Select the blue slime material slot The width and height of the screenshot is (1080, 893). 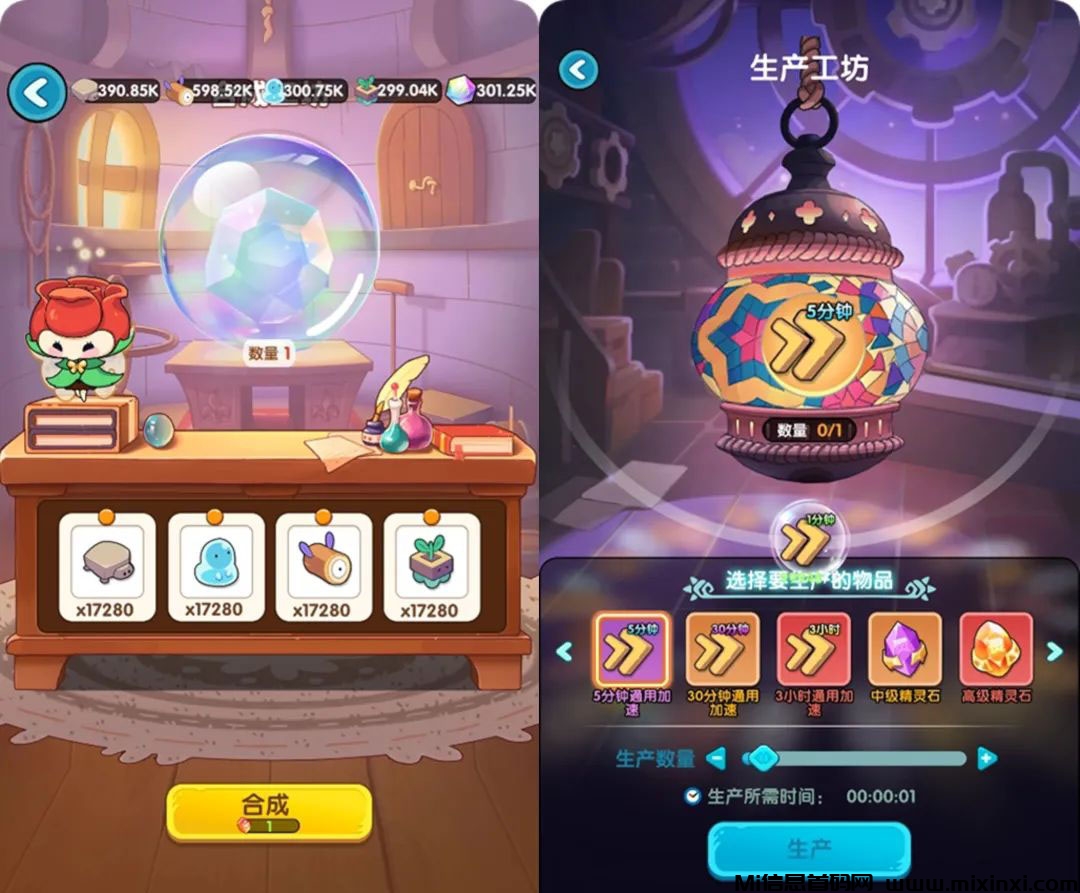click(215, 567)
